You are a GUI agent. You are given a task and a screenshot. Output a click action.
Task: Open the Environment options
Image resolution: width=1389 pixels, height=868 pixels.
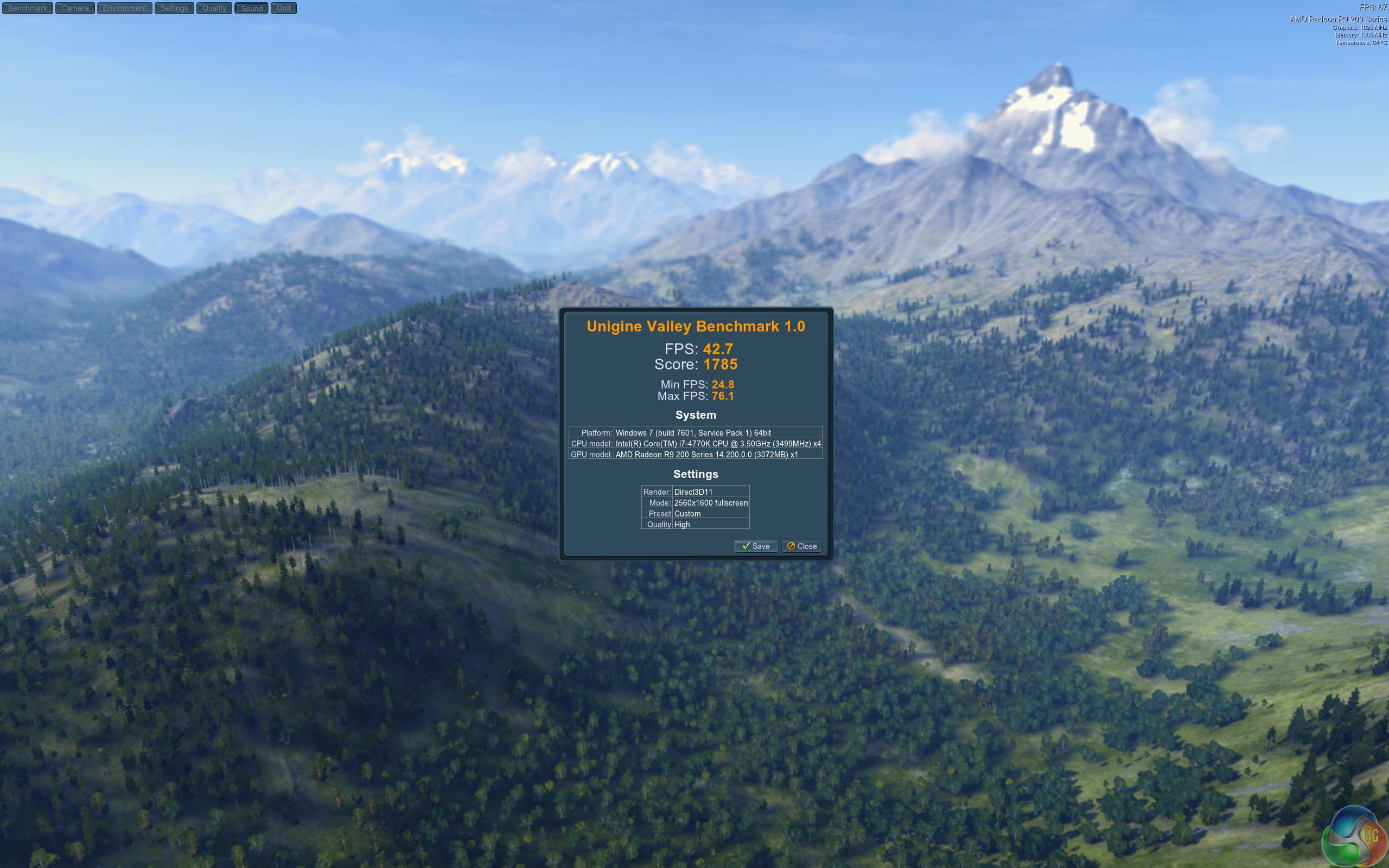pos(125,8)
